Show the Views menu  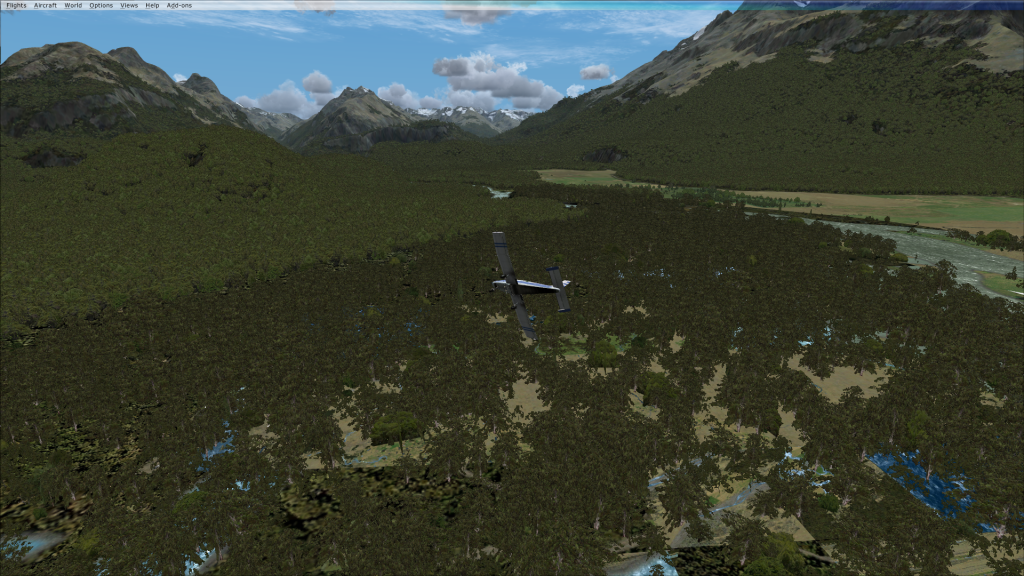point(129,5)
